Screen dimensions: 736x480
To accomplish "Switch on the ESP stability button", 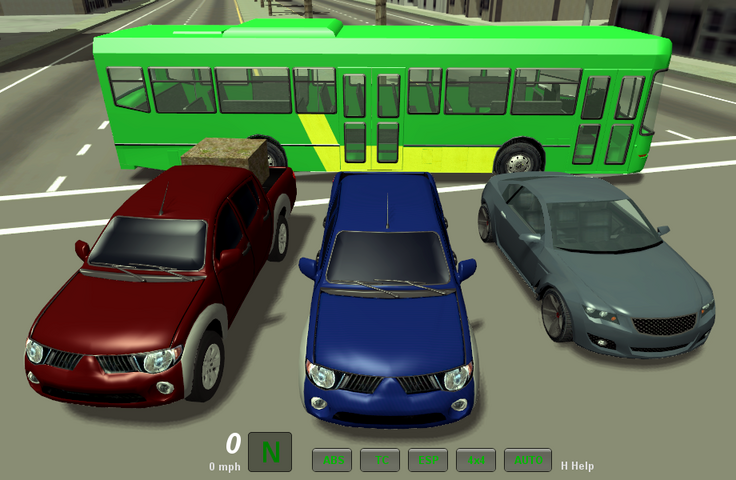I will (x=428, y=460).
